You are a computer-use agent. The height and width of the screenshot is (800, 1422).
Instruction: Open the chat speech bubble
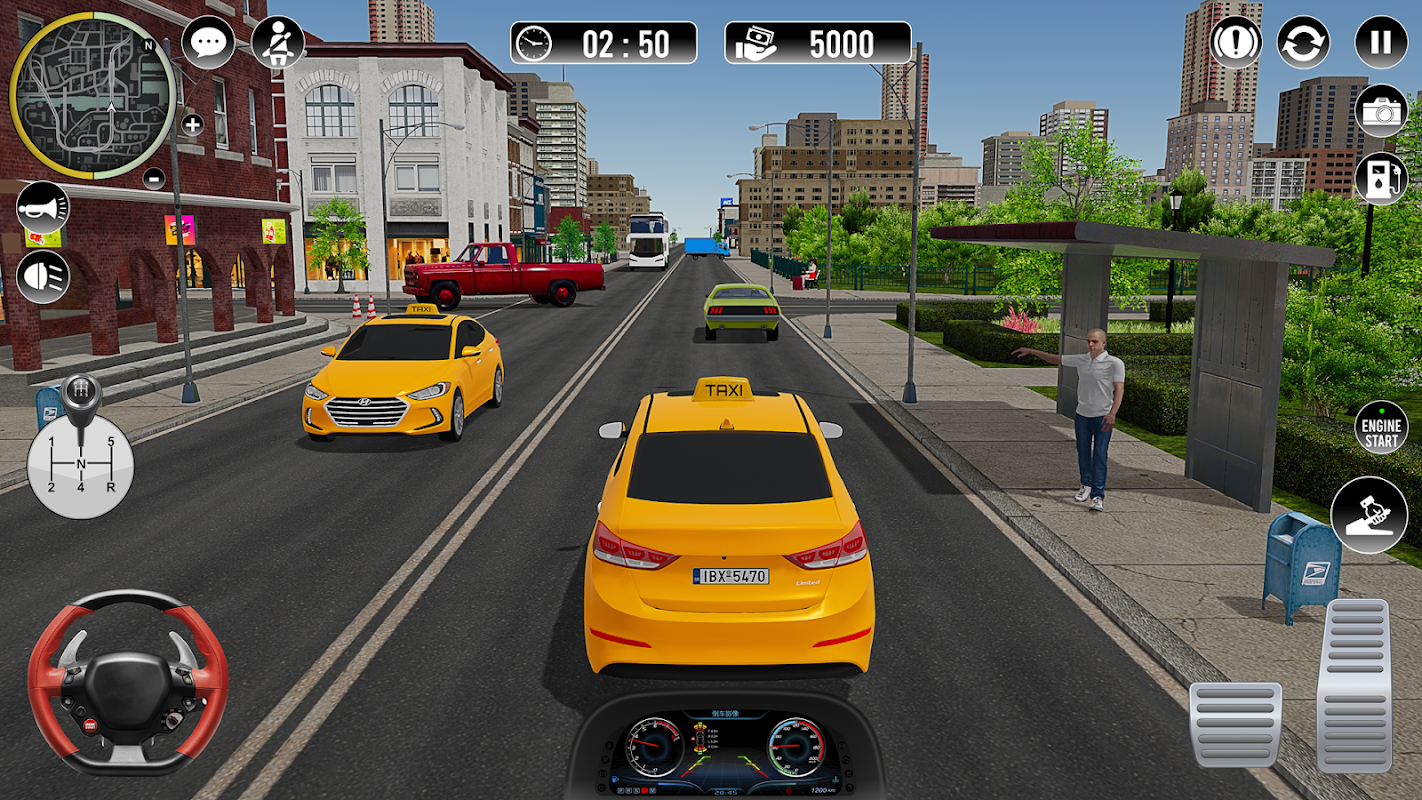point(208,43)
